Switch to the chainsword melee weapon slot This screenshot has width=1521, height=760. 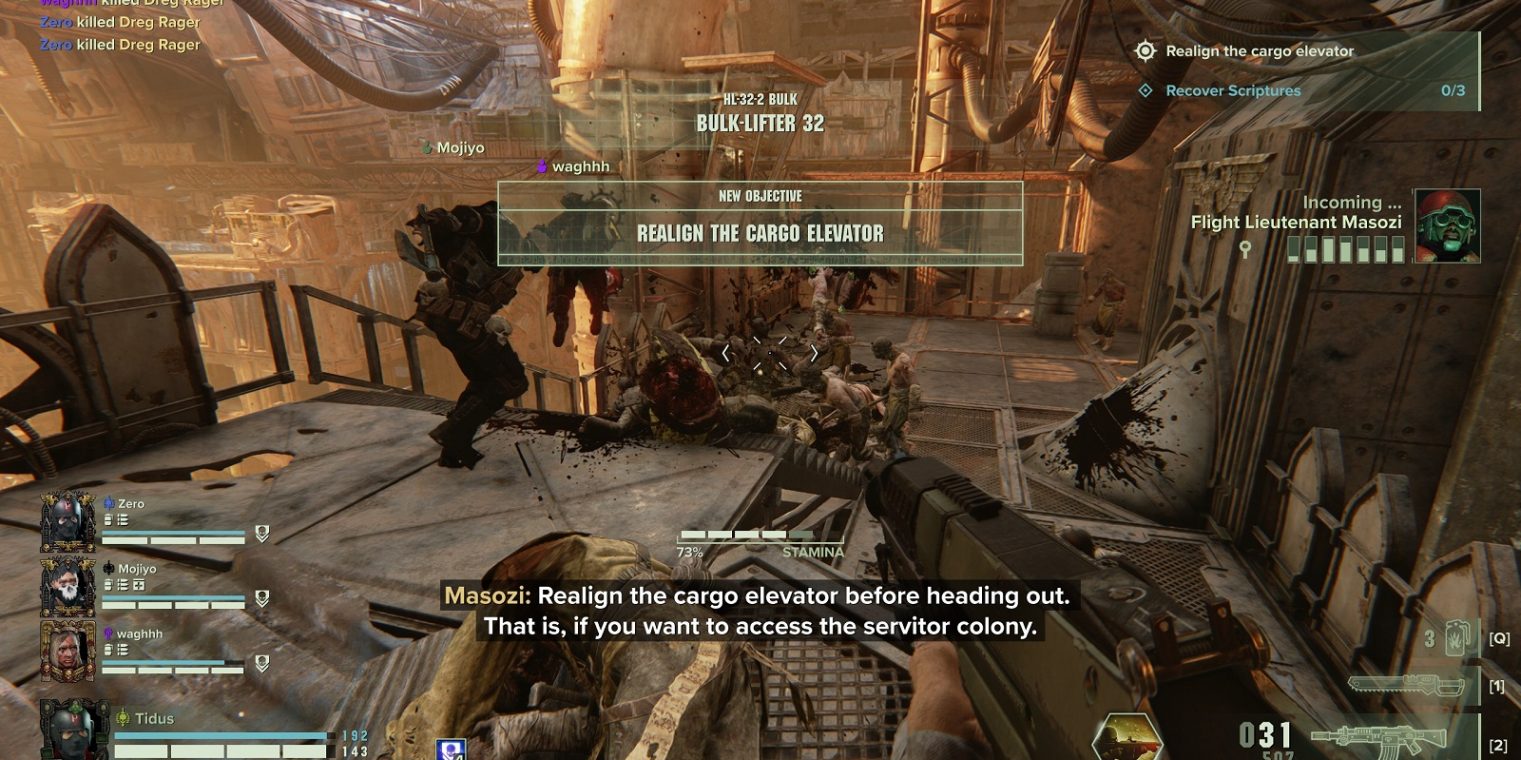(1396, 686)
